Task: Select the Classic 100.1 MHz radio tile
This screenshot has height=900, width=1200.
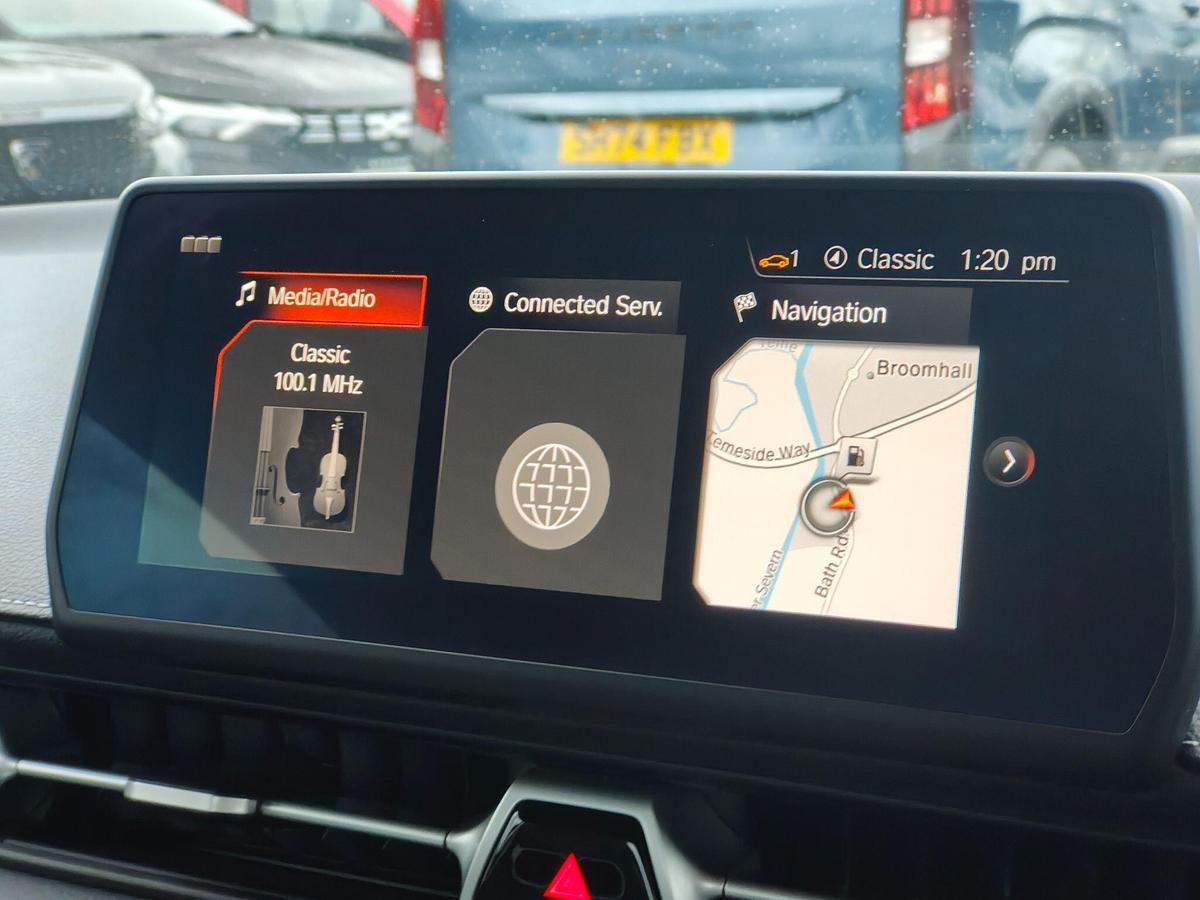Action: [x=312, y=445]
